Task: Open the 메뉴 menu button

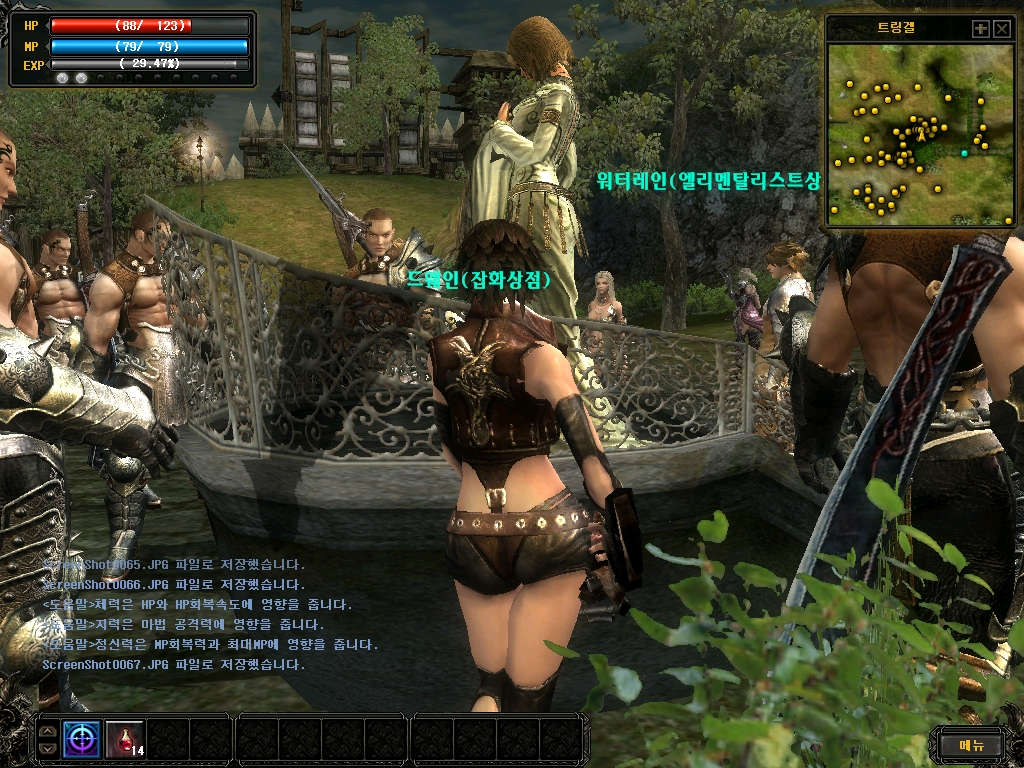Action: [x=971, y=743]
